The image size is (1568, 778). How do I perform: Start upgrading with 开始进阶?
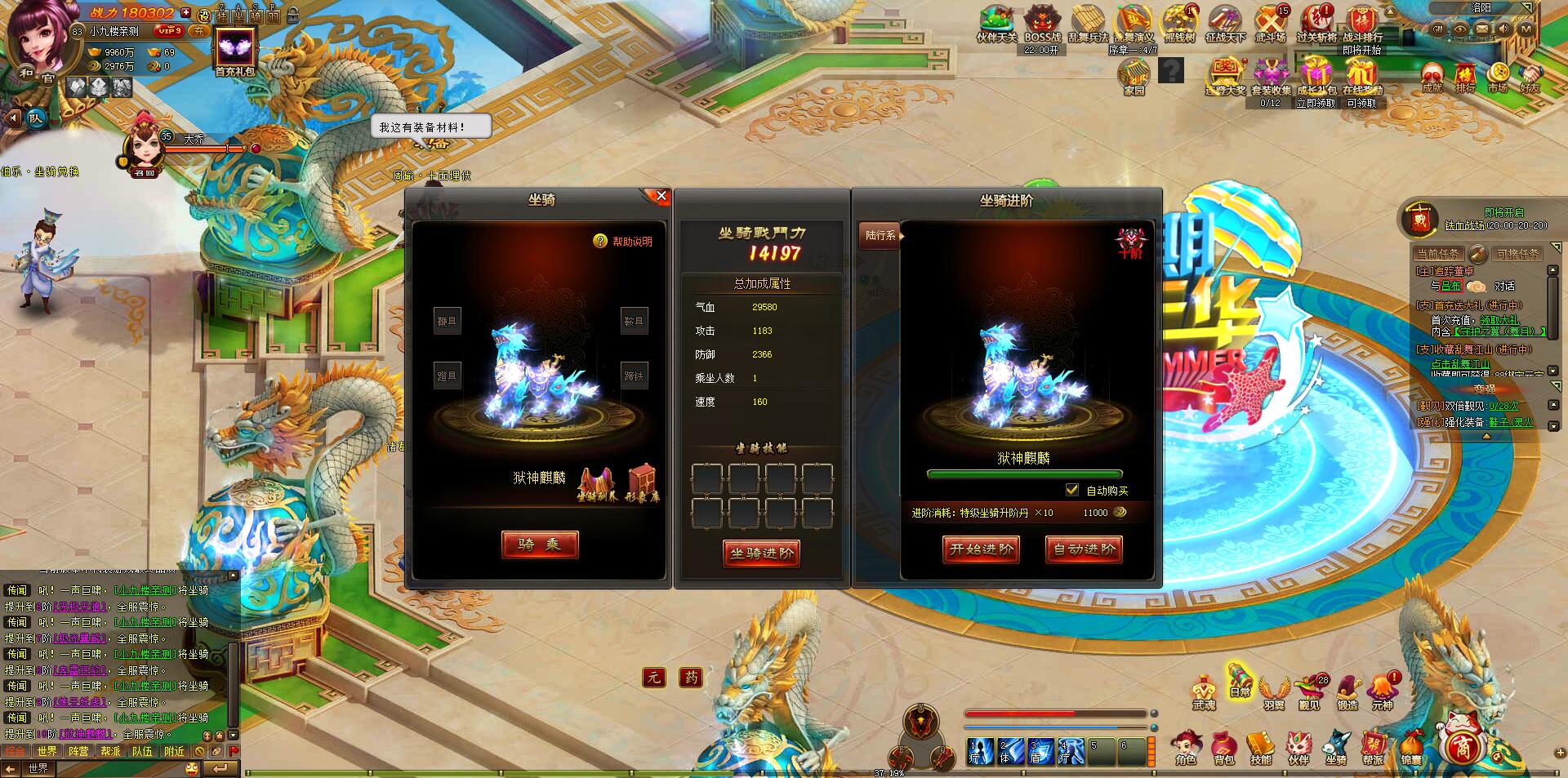(x=981, y=549)
